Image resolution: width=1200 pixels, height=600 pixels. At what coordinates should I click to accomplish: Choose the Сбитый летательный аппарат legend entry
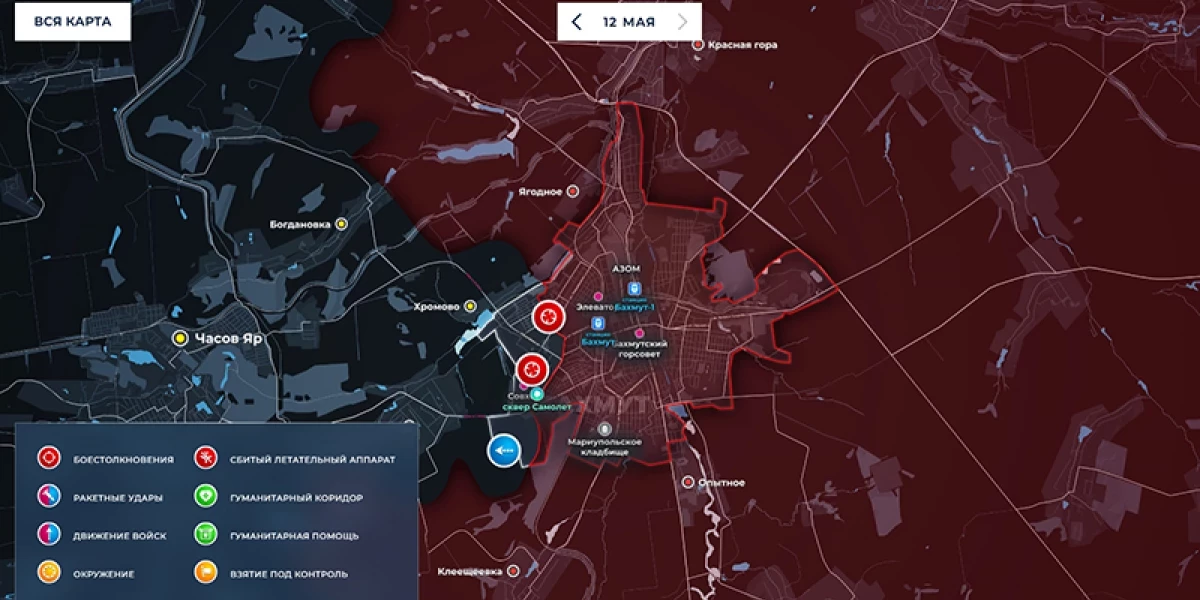[x=207, y=459]
